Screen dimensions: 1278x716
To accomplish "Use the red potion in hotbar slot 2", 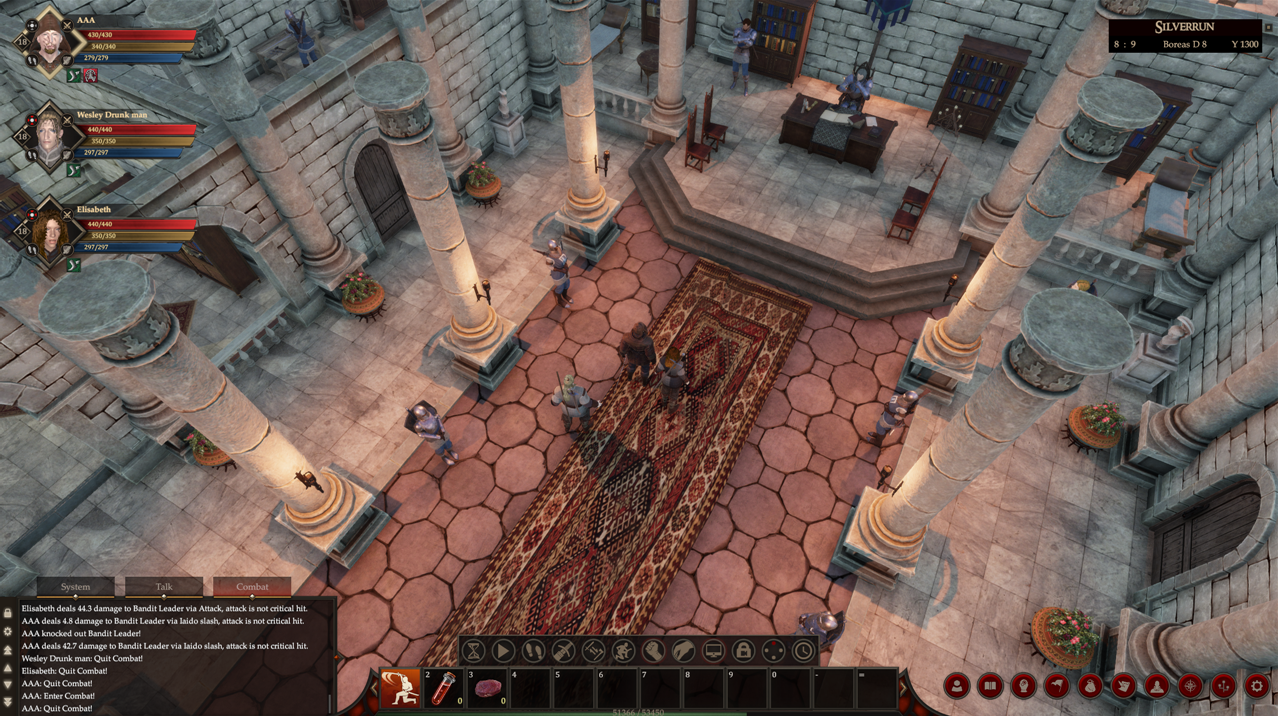I will (x=444, y=689).
